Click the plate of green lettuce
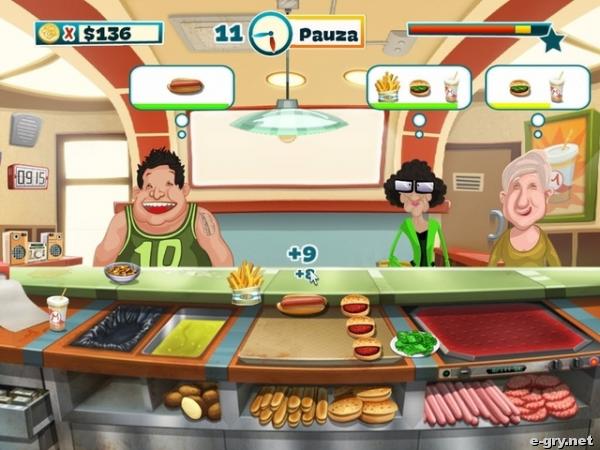 click(413, 344)
